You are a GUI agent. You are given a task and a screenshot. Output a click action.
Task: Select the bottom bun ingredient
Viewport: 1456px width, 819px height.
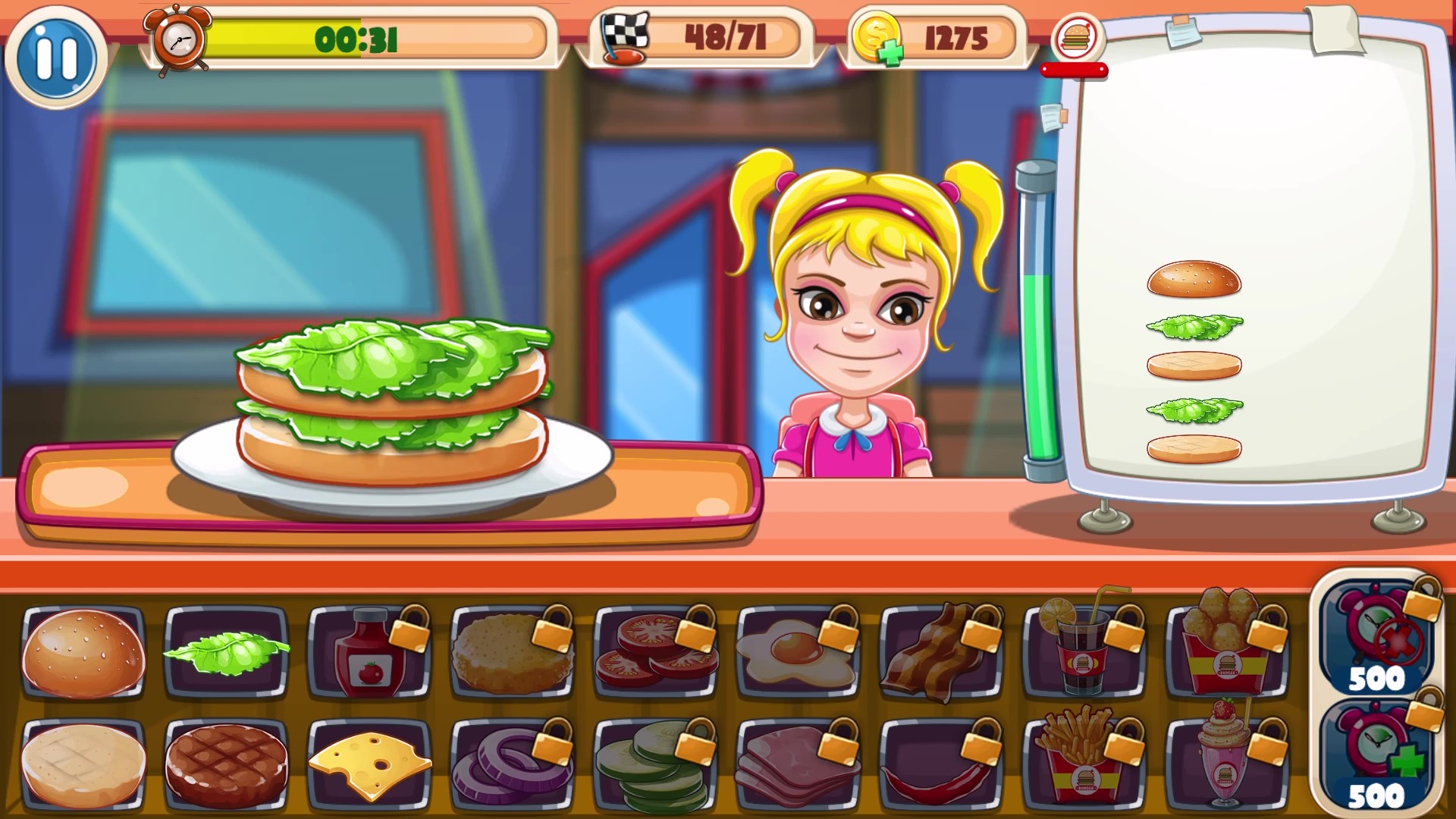pyautogui.click(x=82, y=762)
